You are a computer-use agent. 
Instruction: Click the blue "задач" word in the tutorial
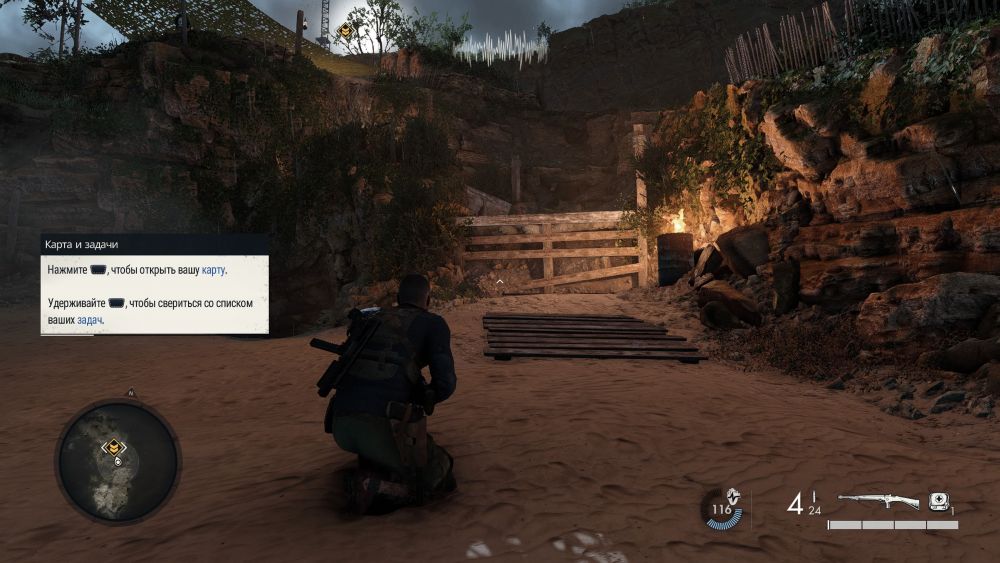pyautogui.click(x=90, y=321)
